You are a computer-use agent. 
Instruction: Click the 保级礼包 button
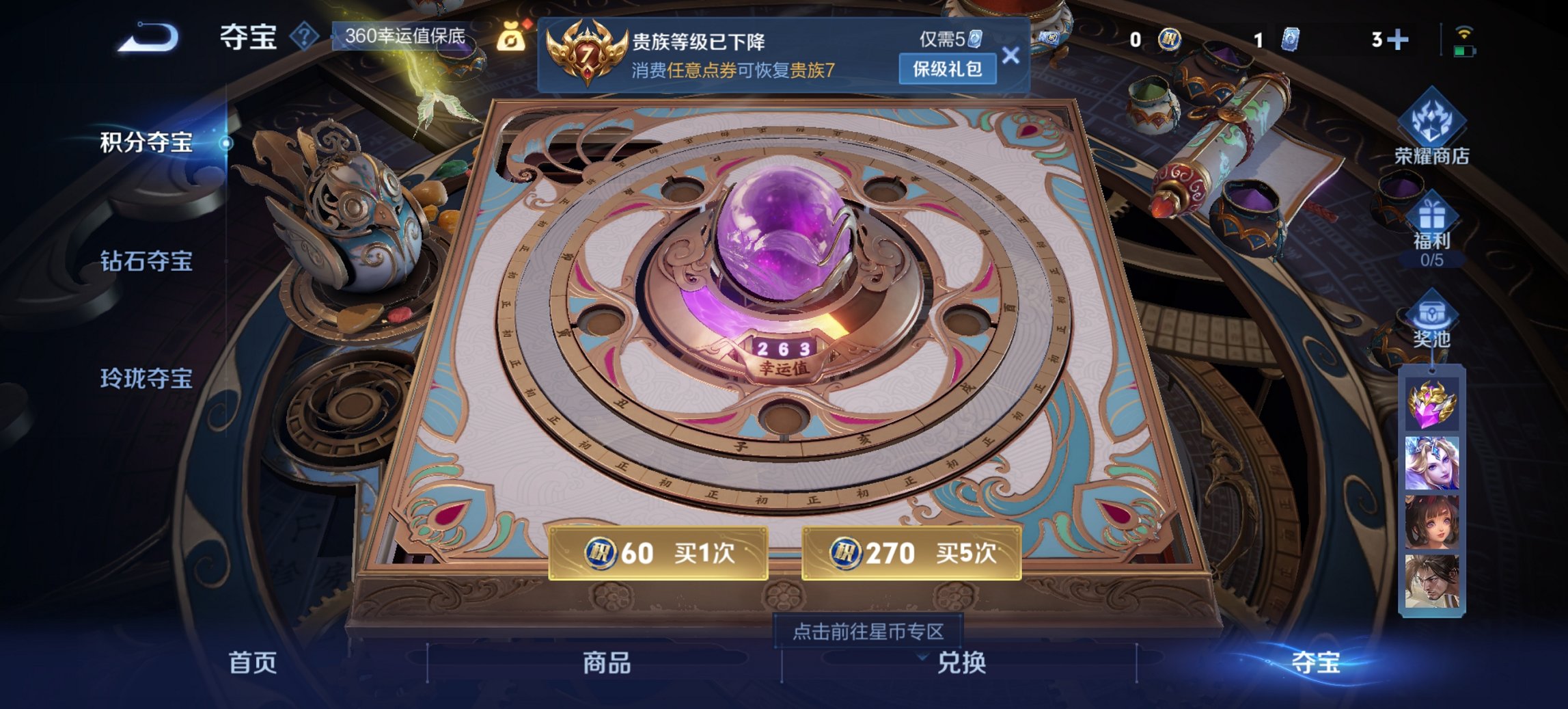pos(949,70)
